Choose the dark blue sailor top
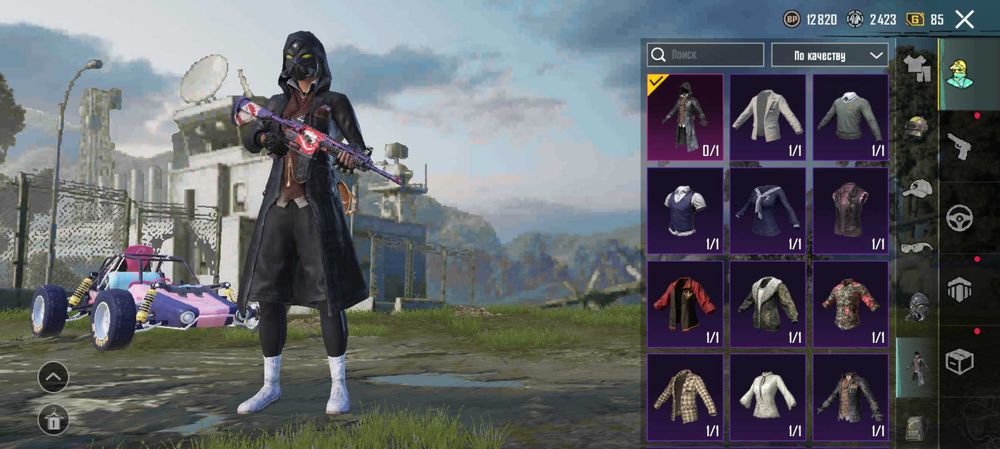 pyautogui.click(x=767, y=210)
